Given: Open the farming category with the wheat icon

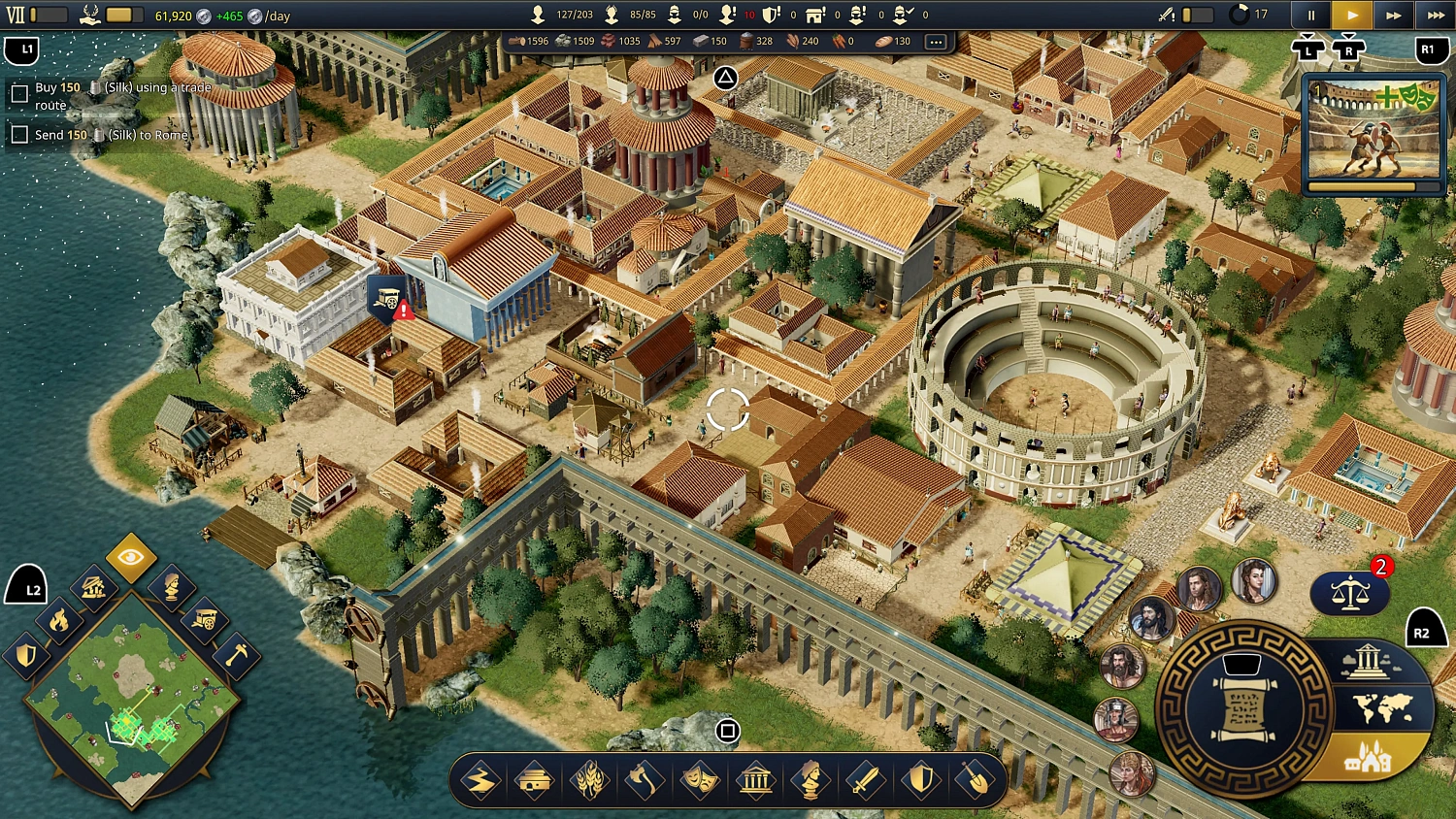Looking at the screenshot, I should [x=591, y=780].
